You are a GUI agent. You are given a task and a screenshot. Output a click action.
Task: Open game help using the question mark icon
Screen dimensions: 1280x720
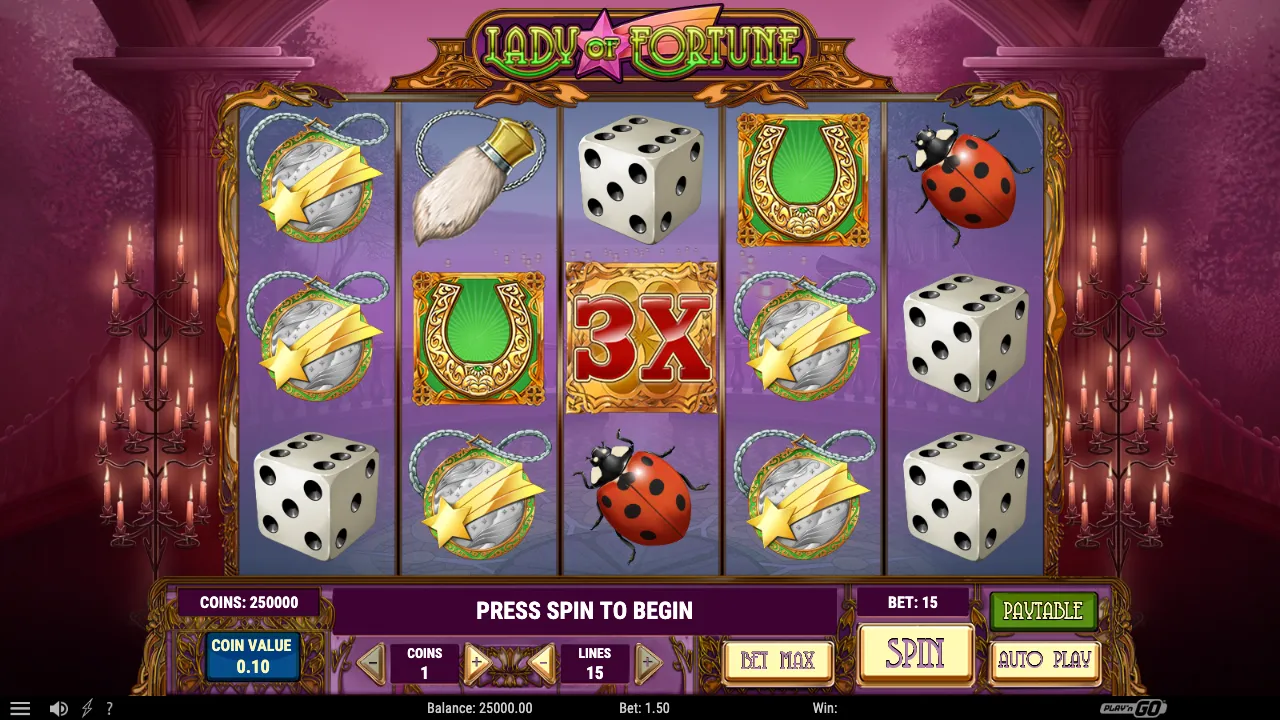click(x=110, y=708)
